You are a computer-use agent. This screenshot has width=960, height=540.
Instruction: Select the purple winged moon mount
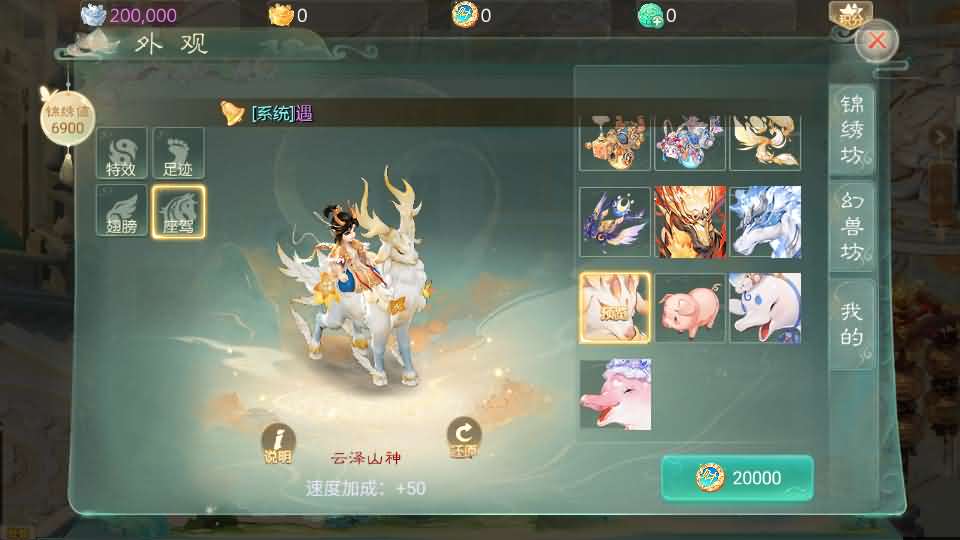click(x=615, y=222)
